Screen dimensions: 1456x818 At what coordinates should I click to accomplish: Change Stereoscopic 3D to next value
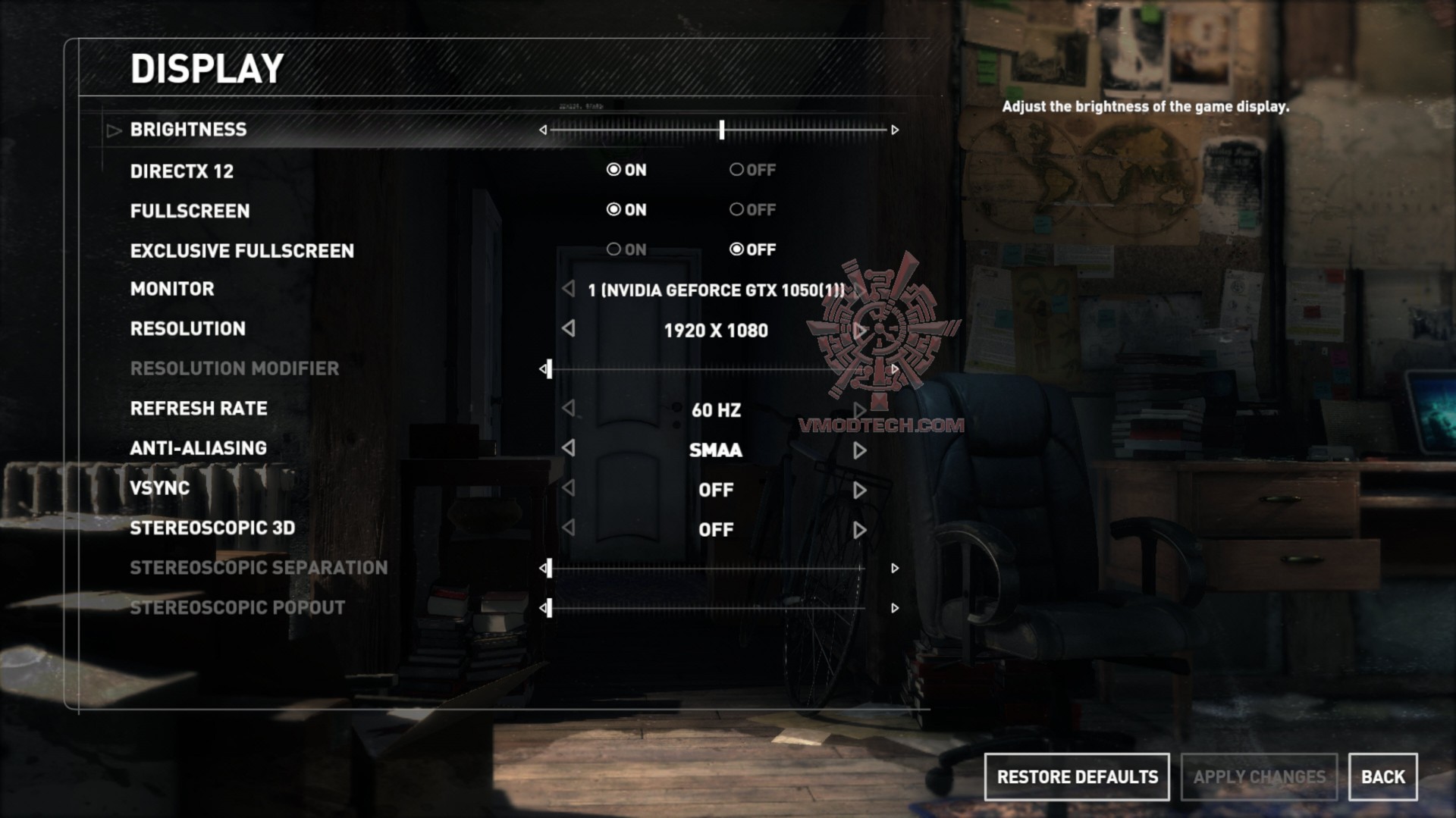pyautogui.click(x=859, y=530)
